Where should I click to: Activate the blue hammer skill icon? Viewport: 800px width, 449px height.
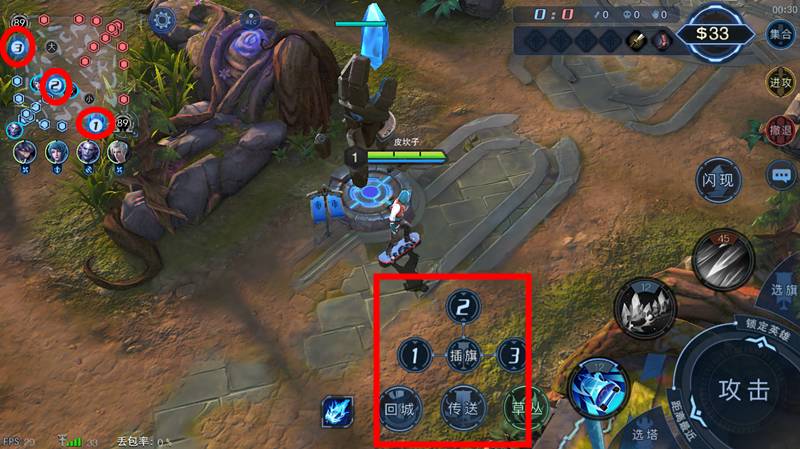tap(599, 388)
